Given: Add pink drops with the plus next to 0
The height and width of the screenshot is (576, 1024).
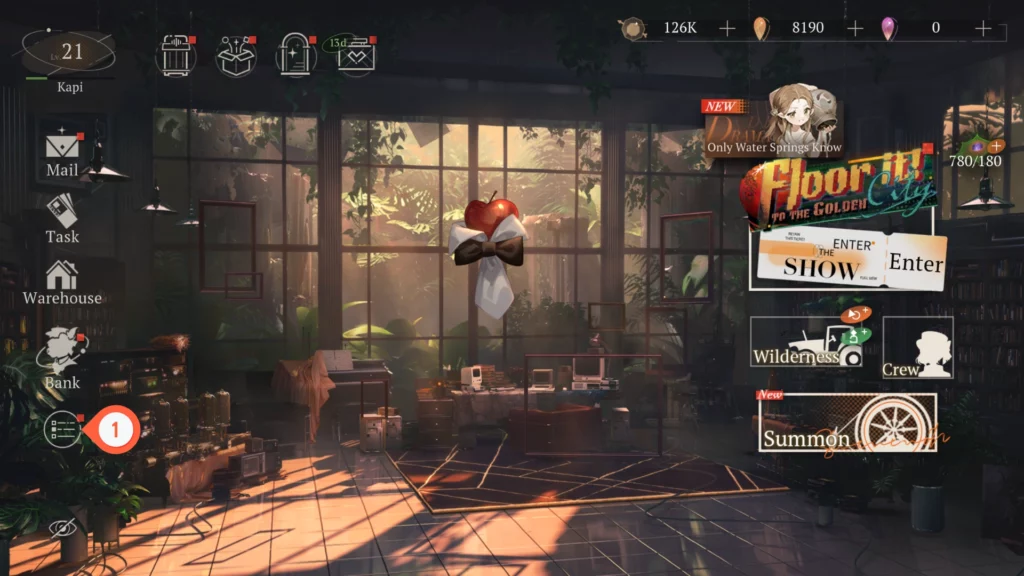Looking at the screenshot, I should click(x=983, y=28).
